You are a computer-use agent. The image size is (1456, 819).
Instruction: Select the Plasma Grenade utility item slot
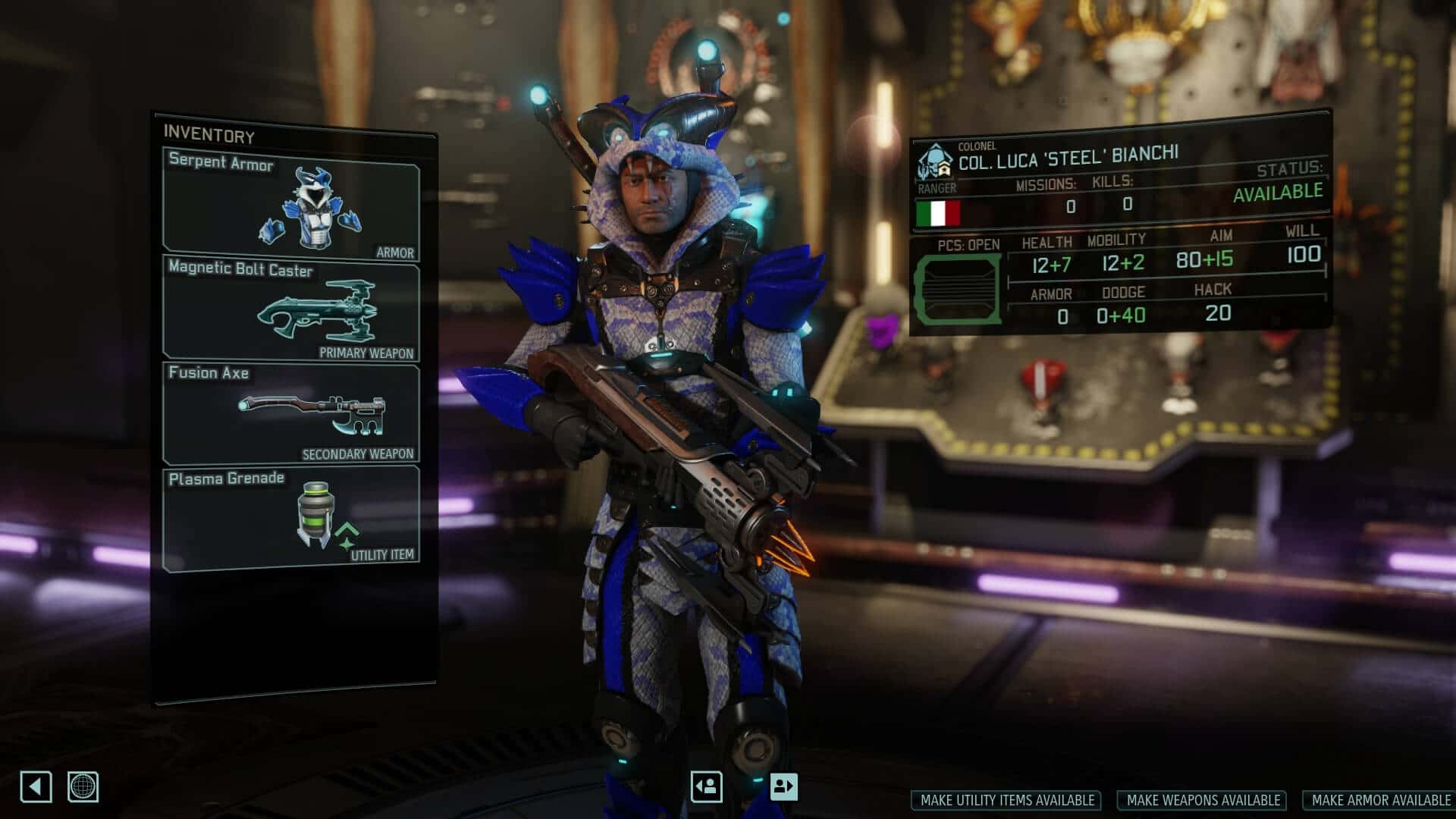(291, 519)
